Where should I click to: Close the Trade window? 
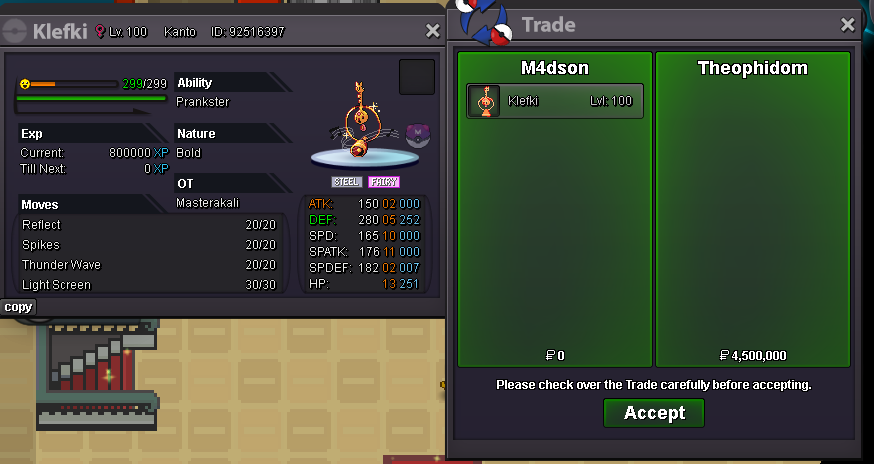click(x=848, y=25)
